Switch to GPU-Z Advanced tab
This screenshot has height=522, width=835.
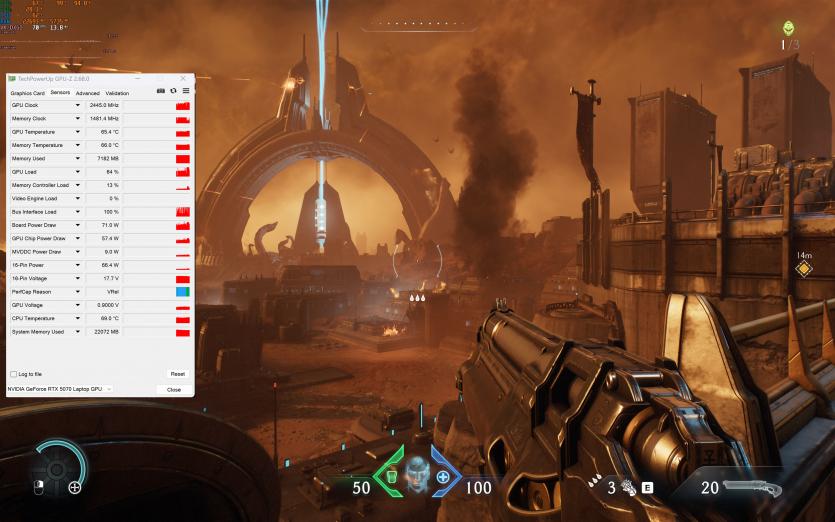[x=87, y=93]
